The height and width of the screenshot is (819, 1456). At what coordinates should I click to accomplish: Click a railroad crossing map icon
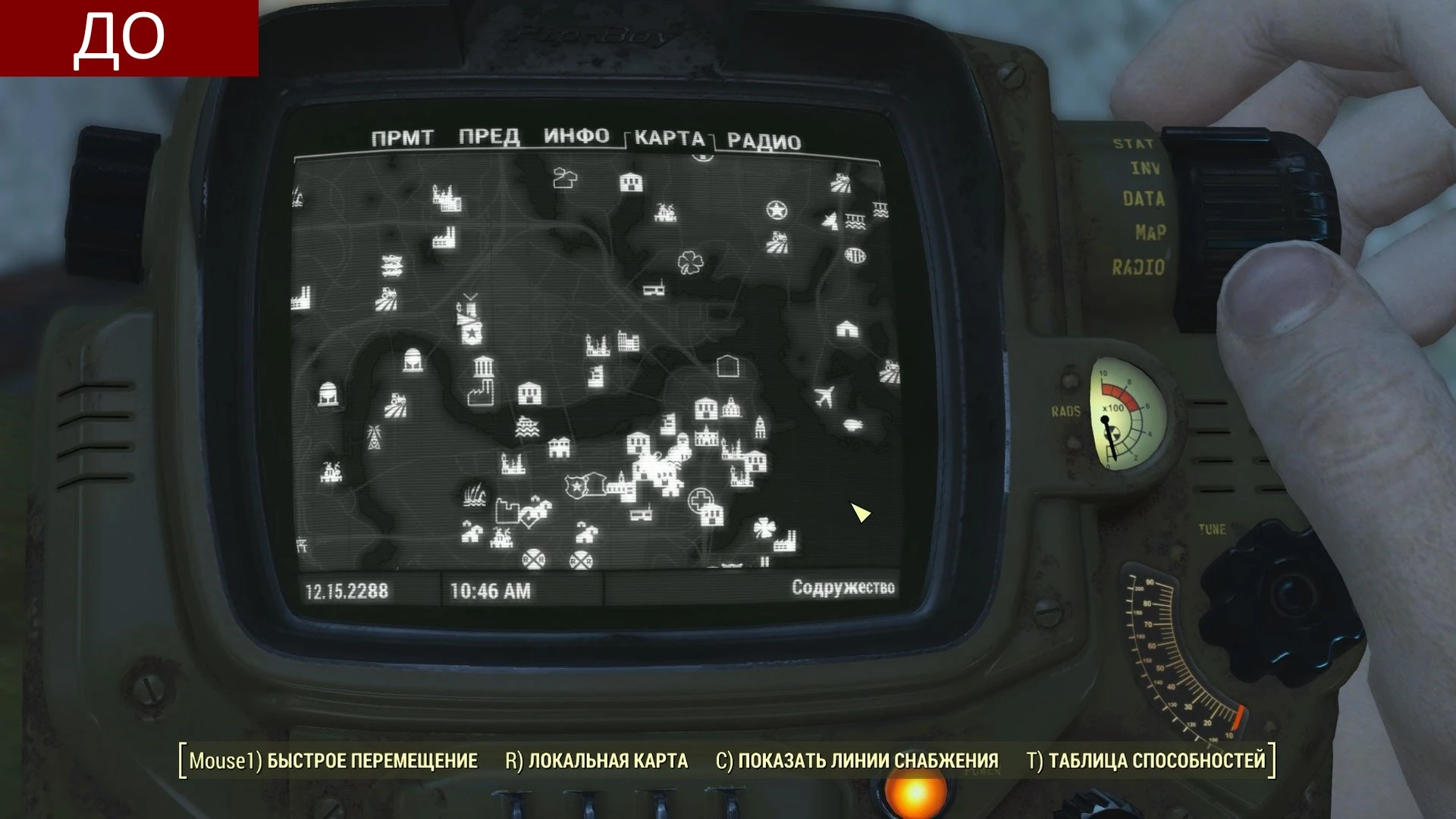pos(534,559)
